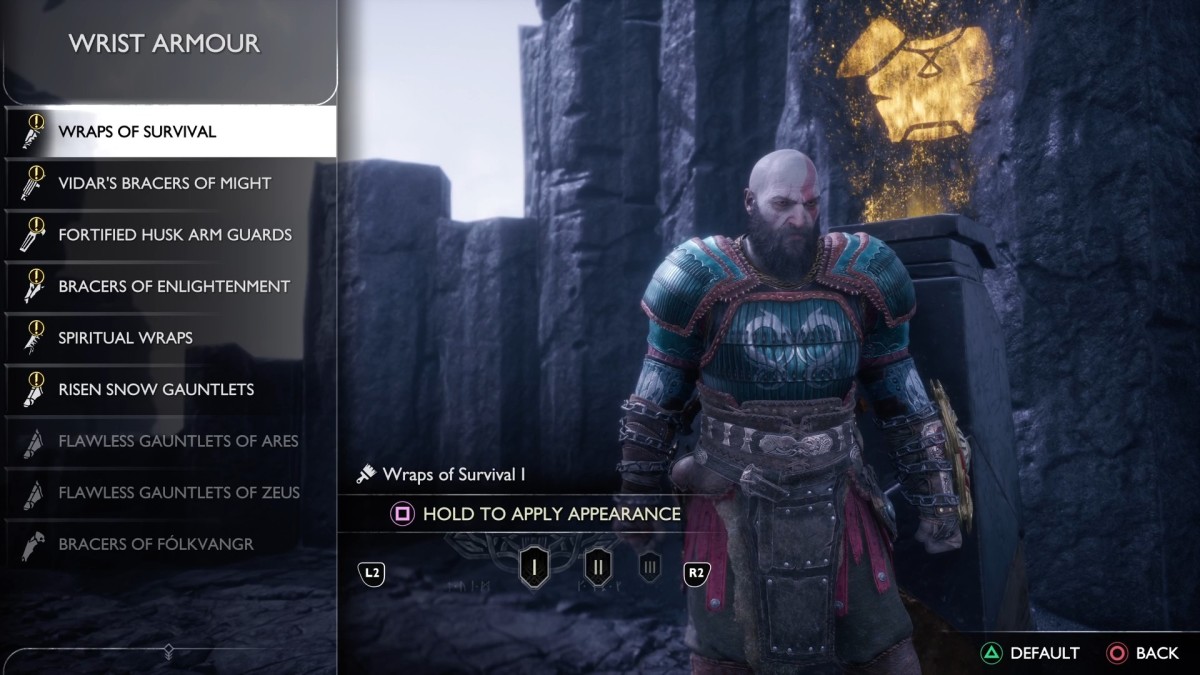The height and width of the screenshot is (675, 1200).
Task: Switch to appearance tier III
Action: coord(650,568)
